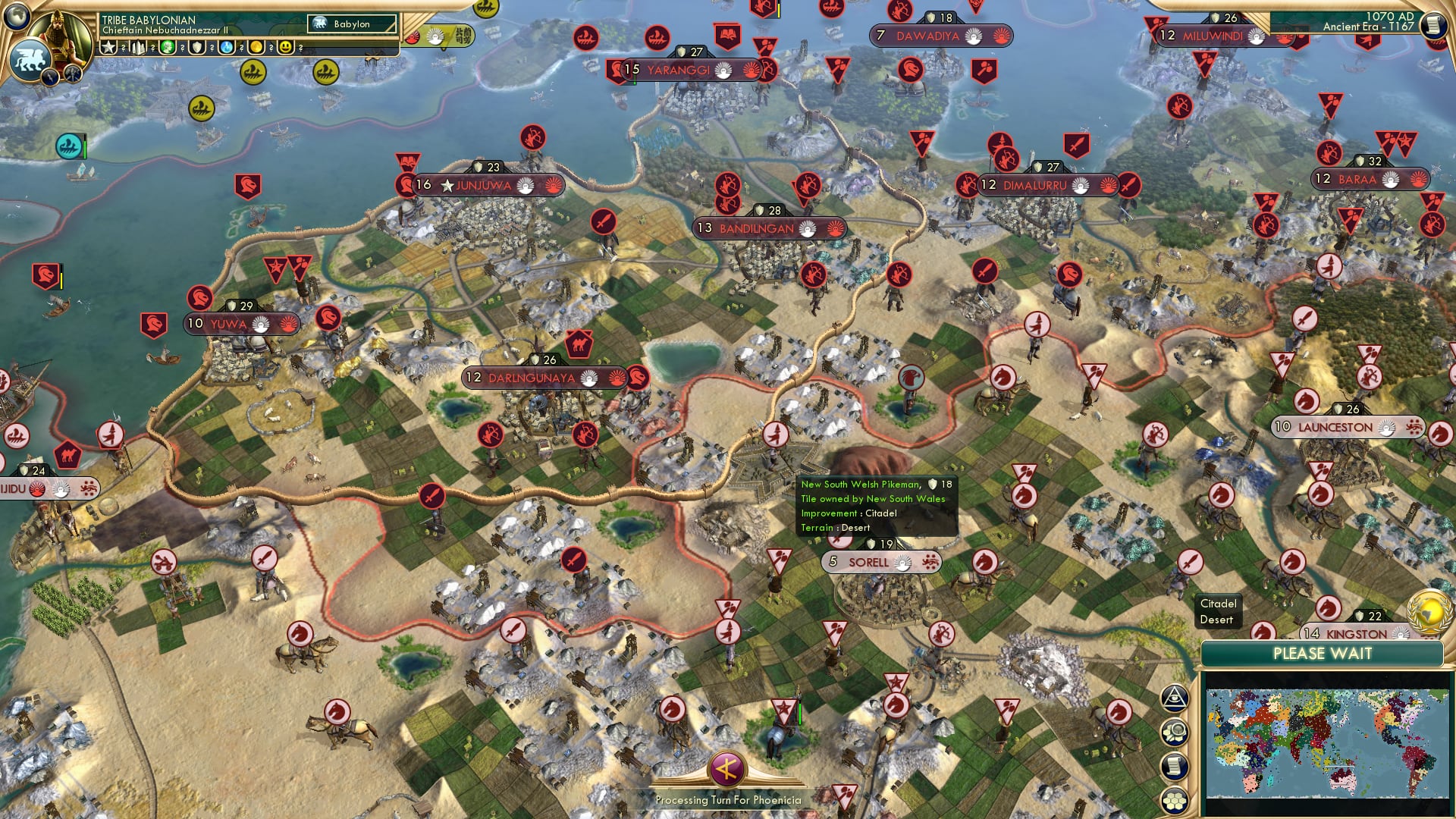Screen dimensions: 1456x819
Task: Open the Babylon civilization dropdown
Action: tap(352, 24)
